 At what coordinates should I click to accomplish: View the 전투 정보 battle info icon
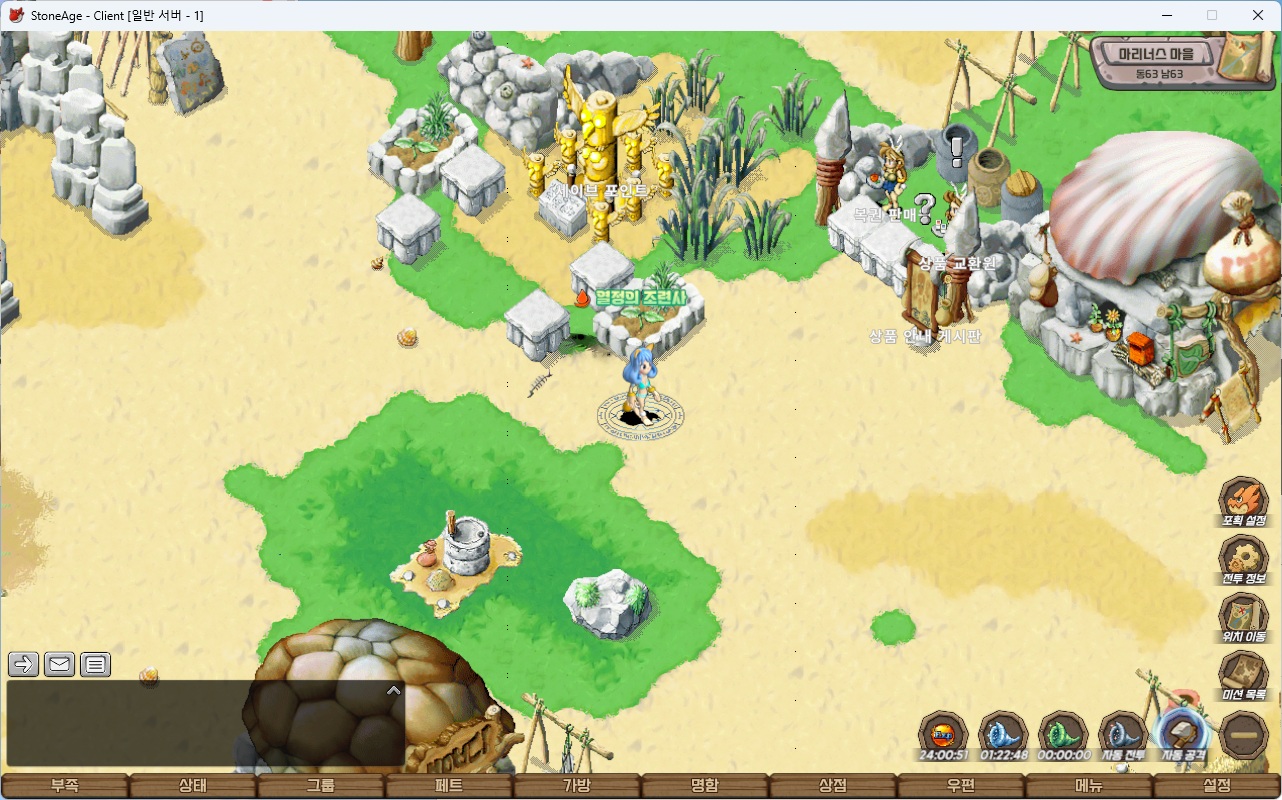1244,559
